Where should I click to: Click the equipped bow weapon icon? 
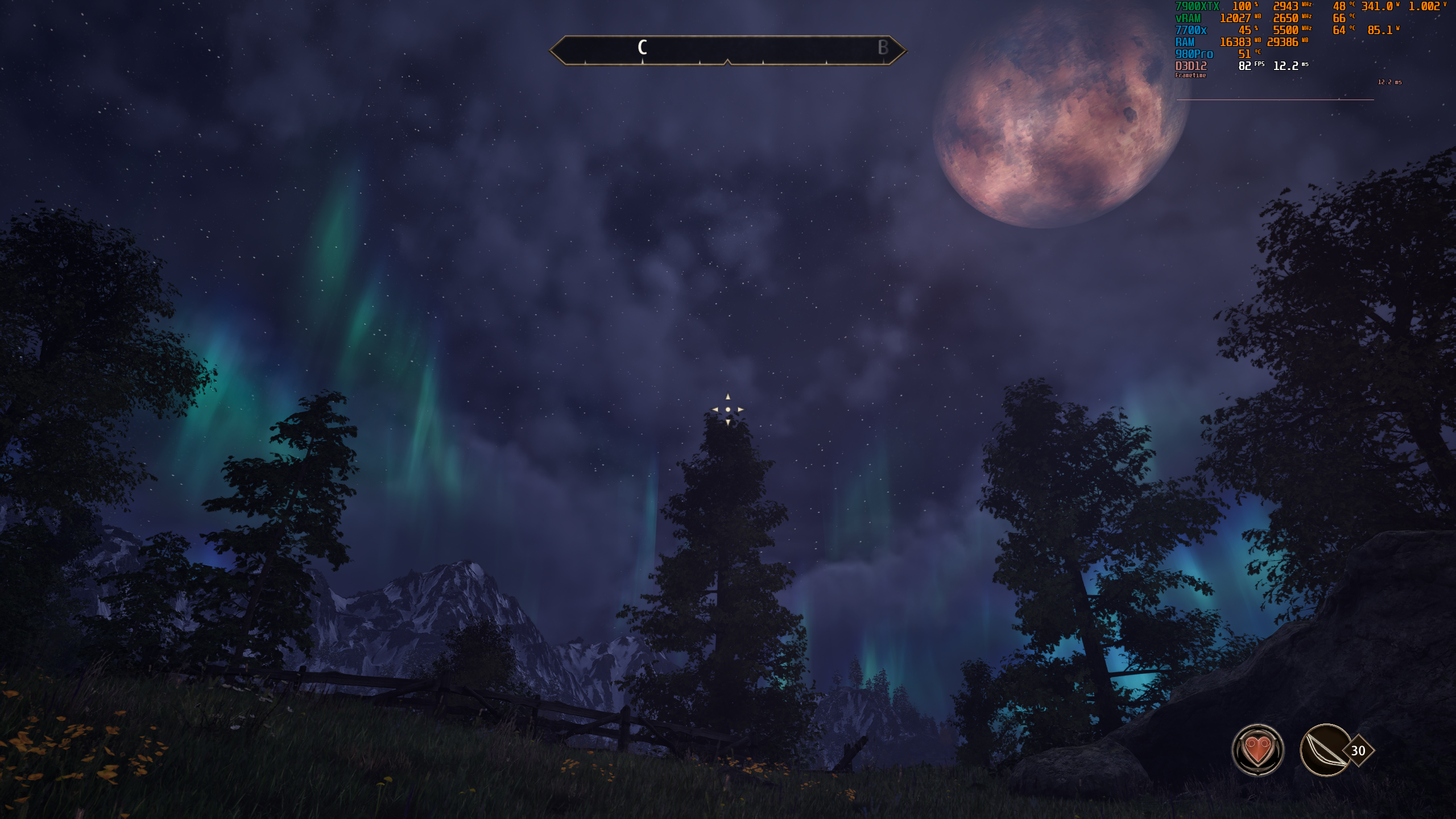(1325, 750)
